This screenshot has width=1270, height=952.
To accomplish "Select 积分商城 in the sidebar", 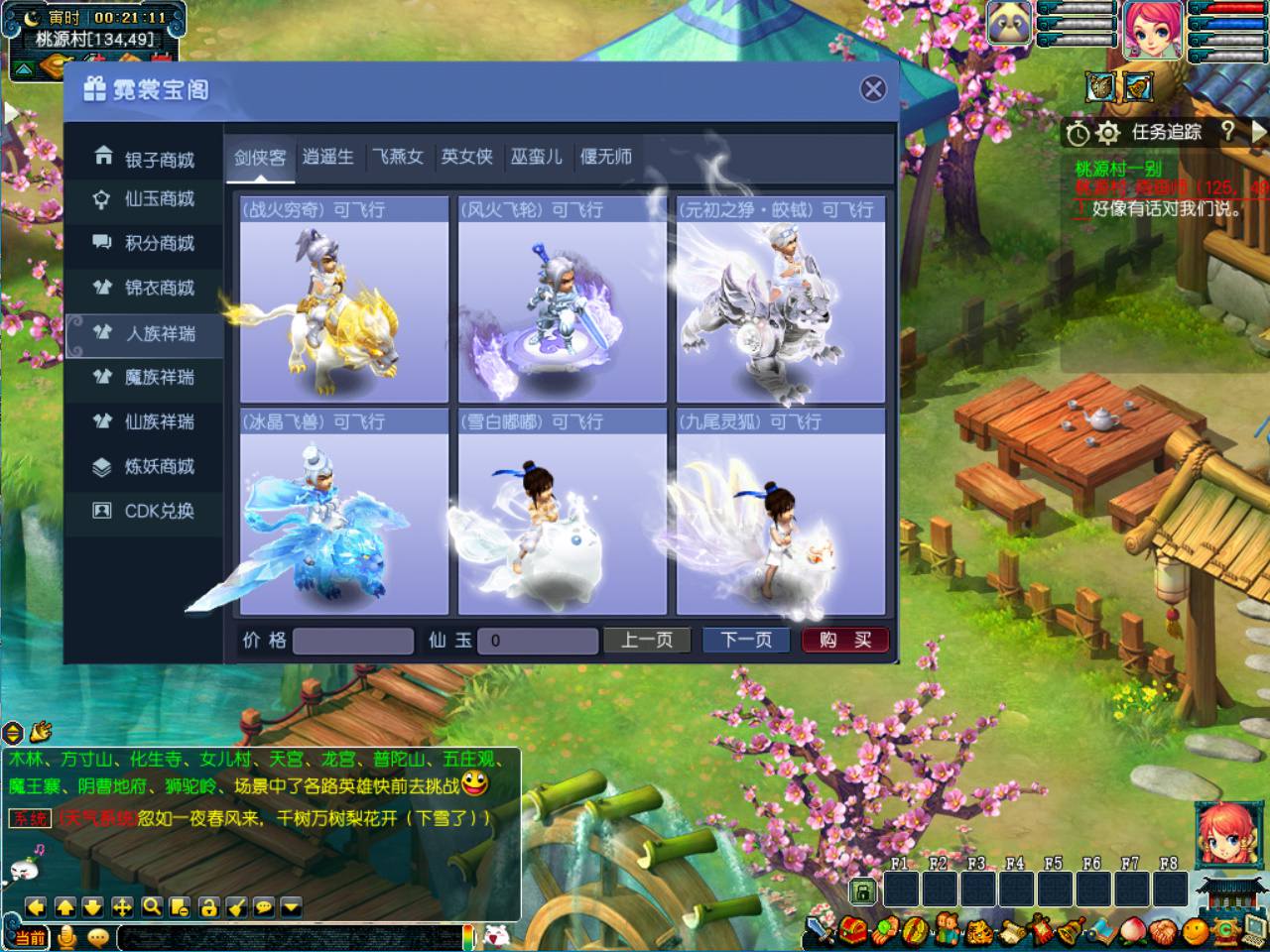I will click(x=145, y=243).
